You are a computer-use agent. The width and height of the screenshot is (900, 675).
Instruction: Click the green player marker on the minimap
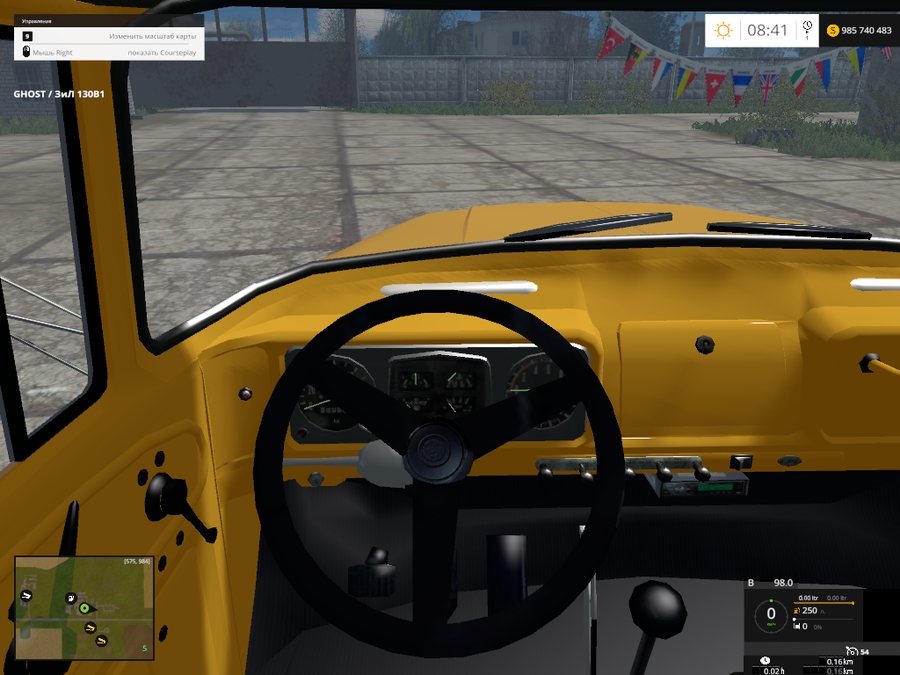tap(85, 607)
